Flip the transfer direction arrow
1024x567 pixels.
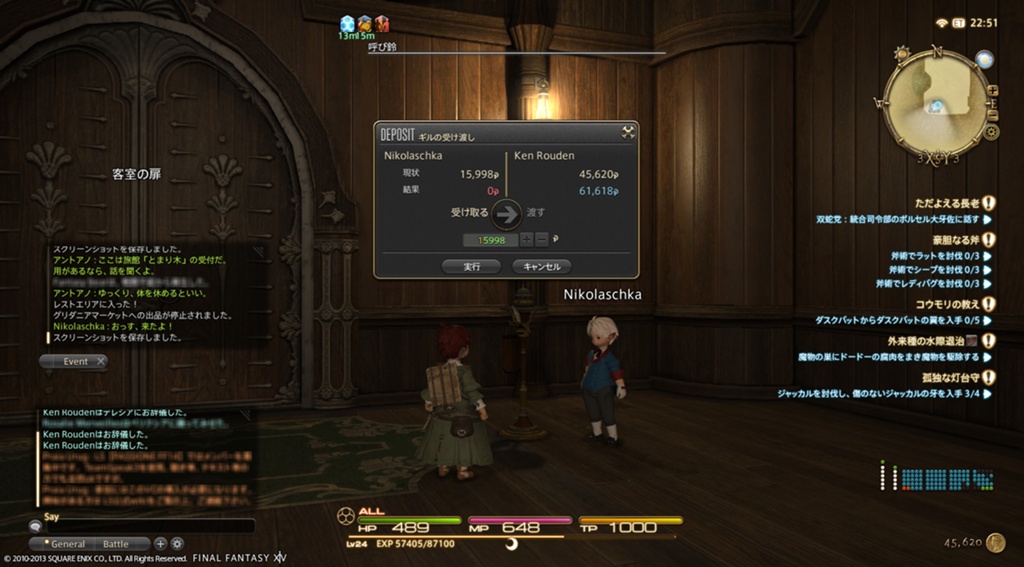[x=507, y=213]
